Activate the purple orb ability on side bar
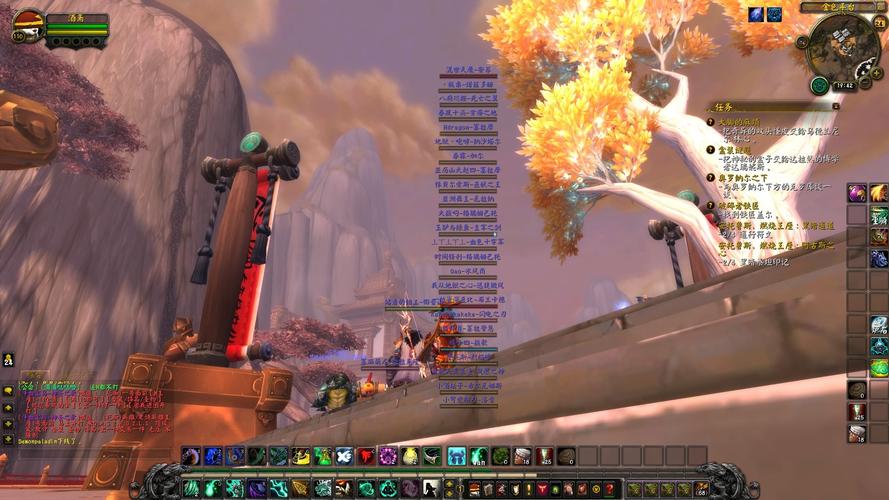Viewport: 889px width, 500px height. click(857, 193)
